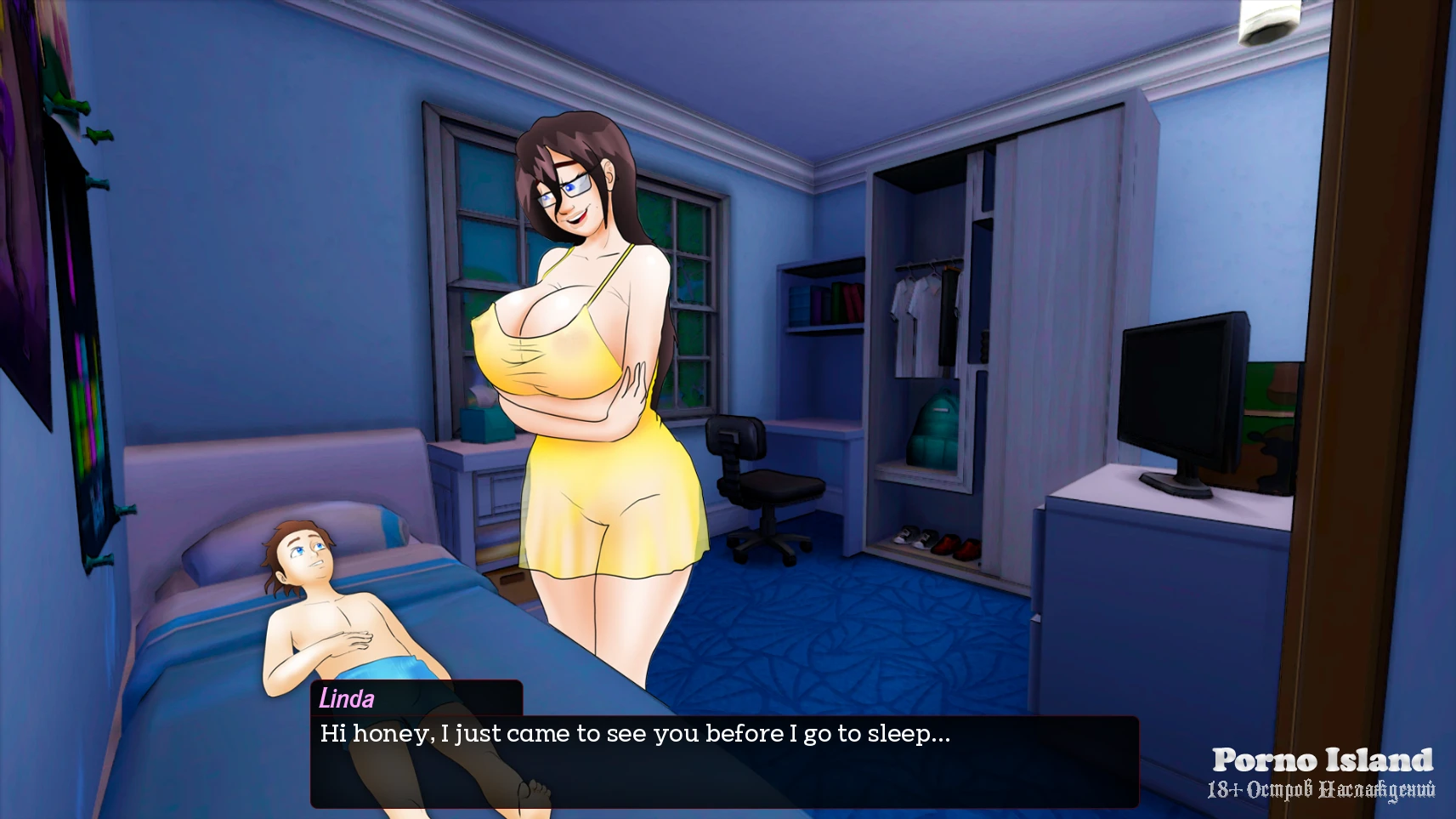Advance Linda's dialogue text box
Image resolution: width=1456 pixels, height=819 pixels.
724,761
